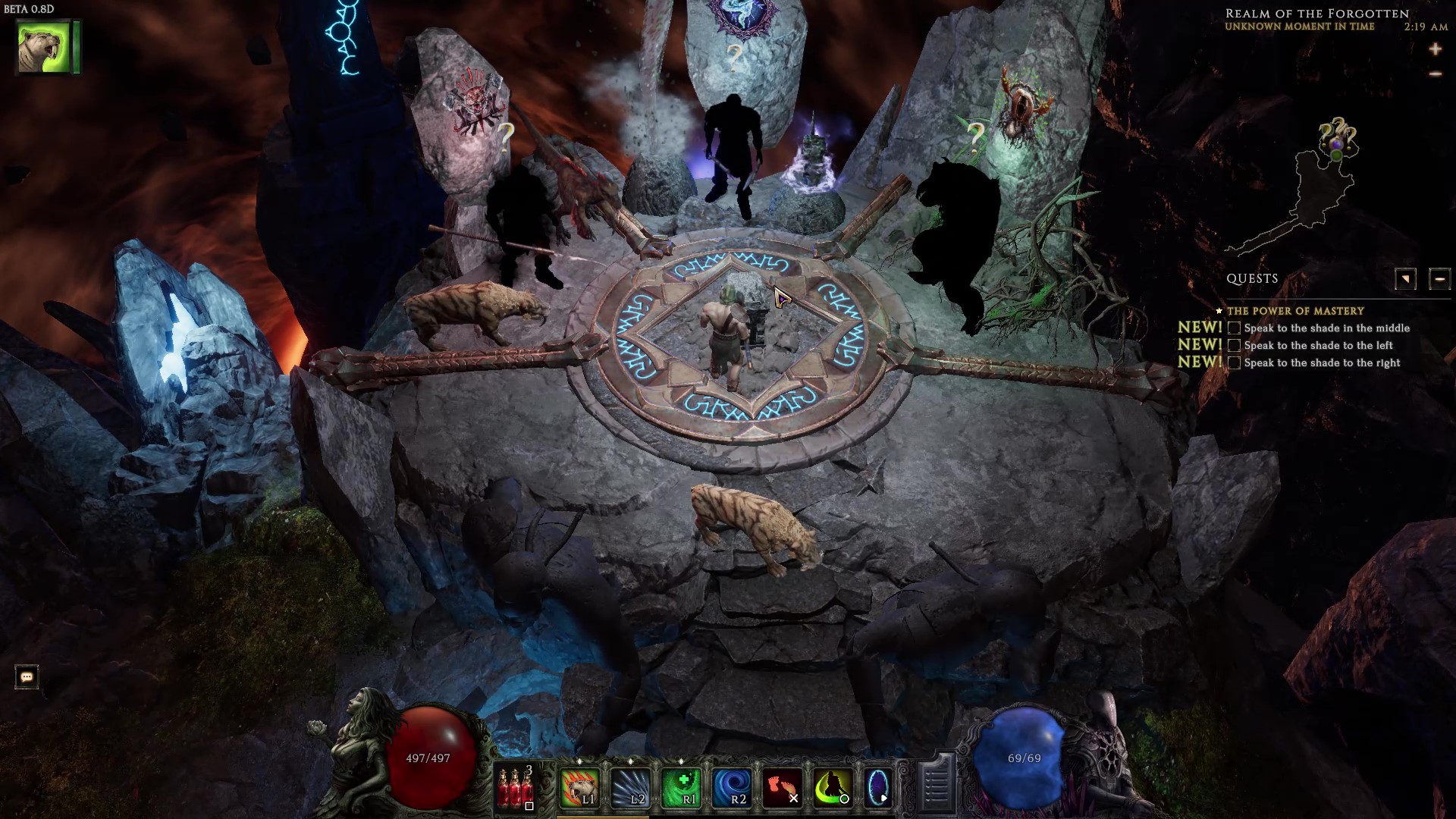
Task: Use the red health potions slot
Action: pyautogui.click(x=516, y=787)
